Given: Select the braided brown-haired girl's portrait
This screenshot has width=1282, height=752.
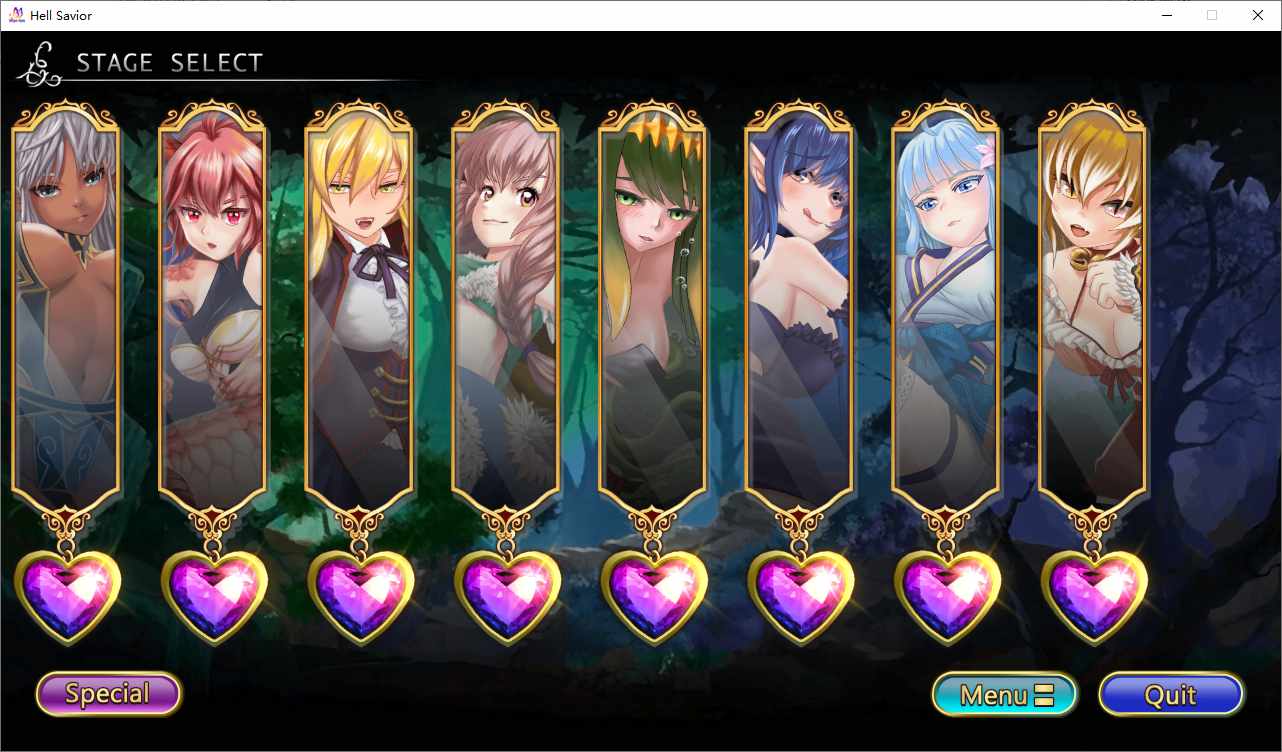Looking at the screenshot, I should [x=506, y=300].
